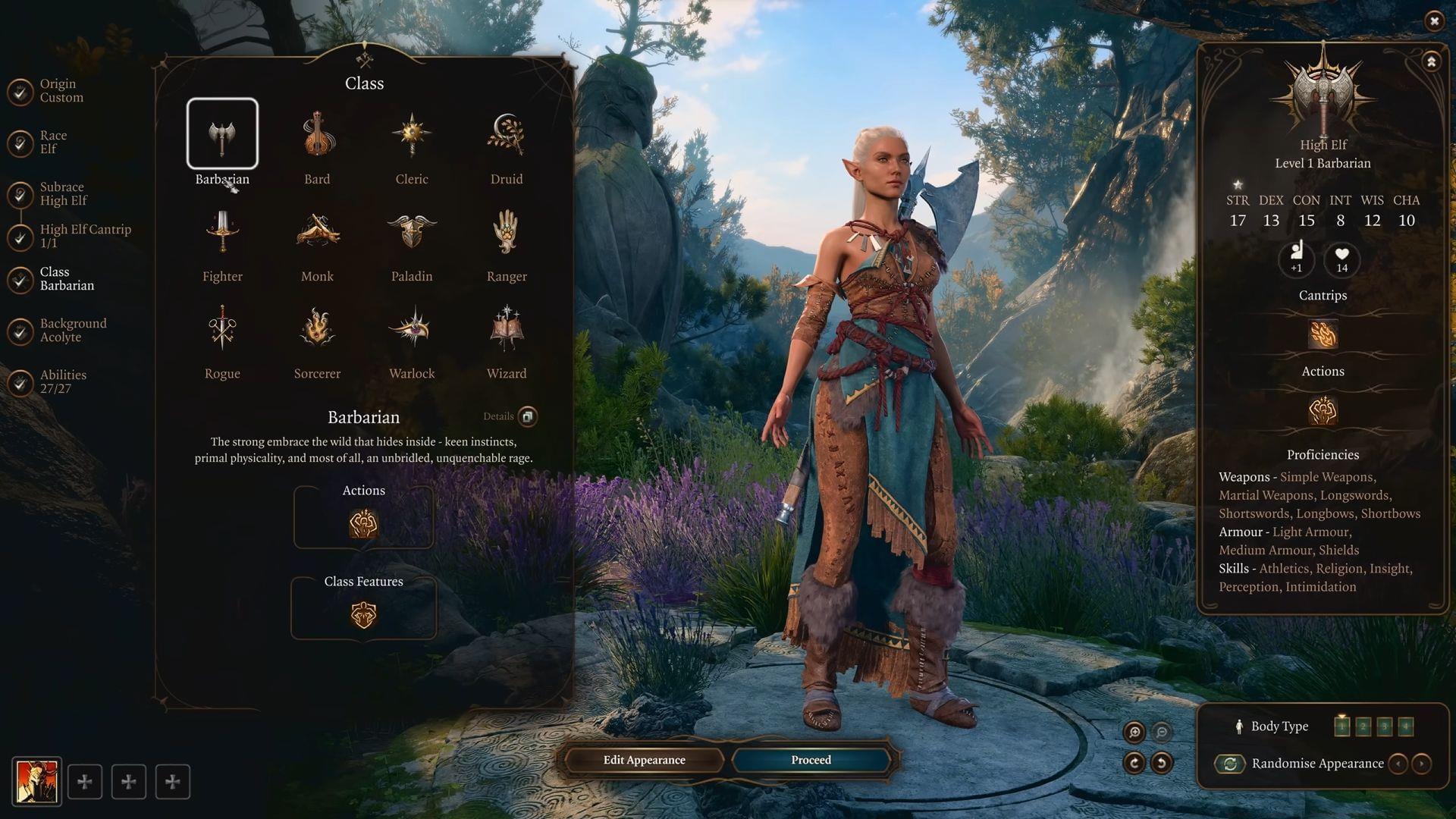Image resolution: width=1456 pixels, height=819 pixels.
Task: Click the character portrait thumbnail
Action: (x=36, y=780)
